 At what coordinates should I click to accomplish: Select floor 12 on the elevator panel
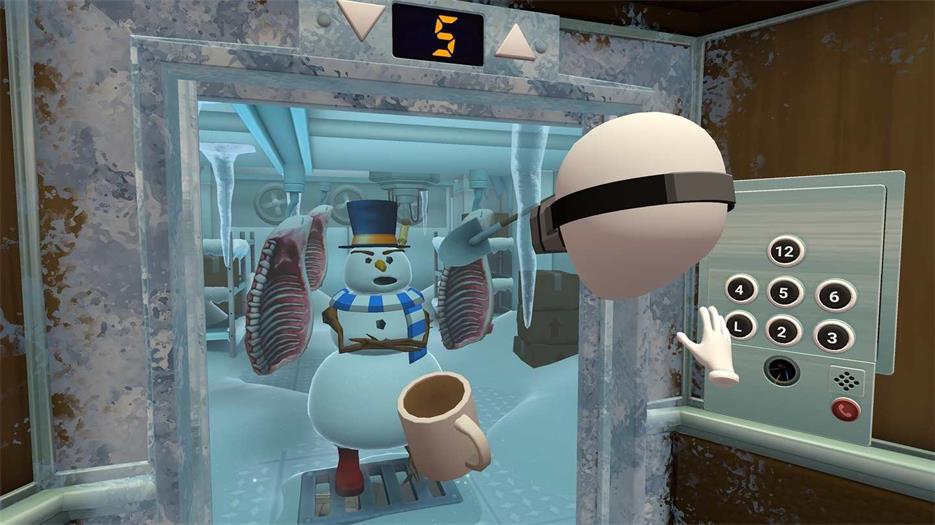point(786,250)
